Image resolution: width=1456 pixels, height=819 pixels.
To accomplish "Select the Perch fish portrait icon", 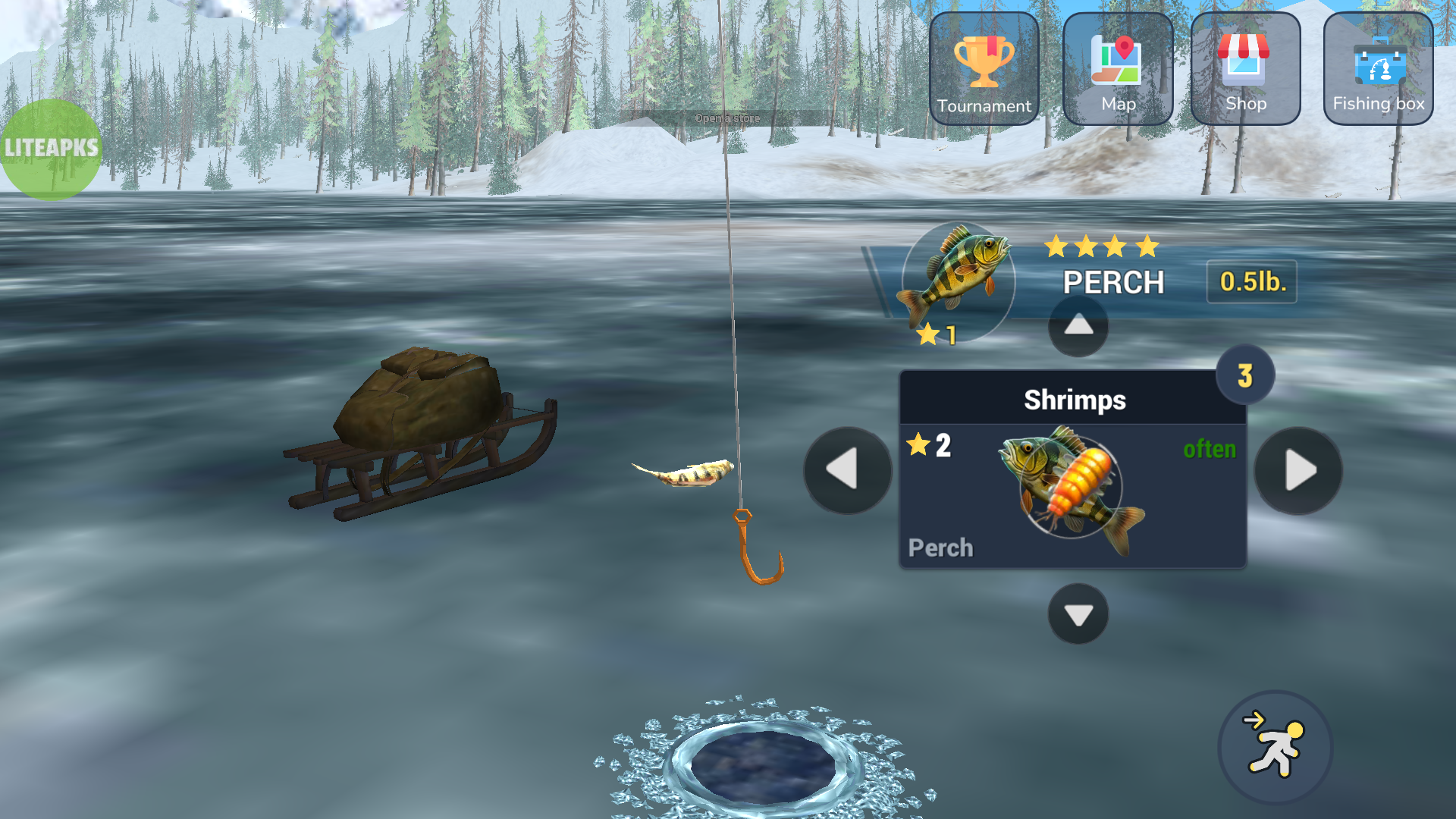I will click(957, 281).
